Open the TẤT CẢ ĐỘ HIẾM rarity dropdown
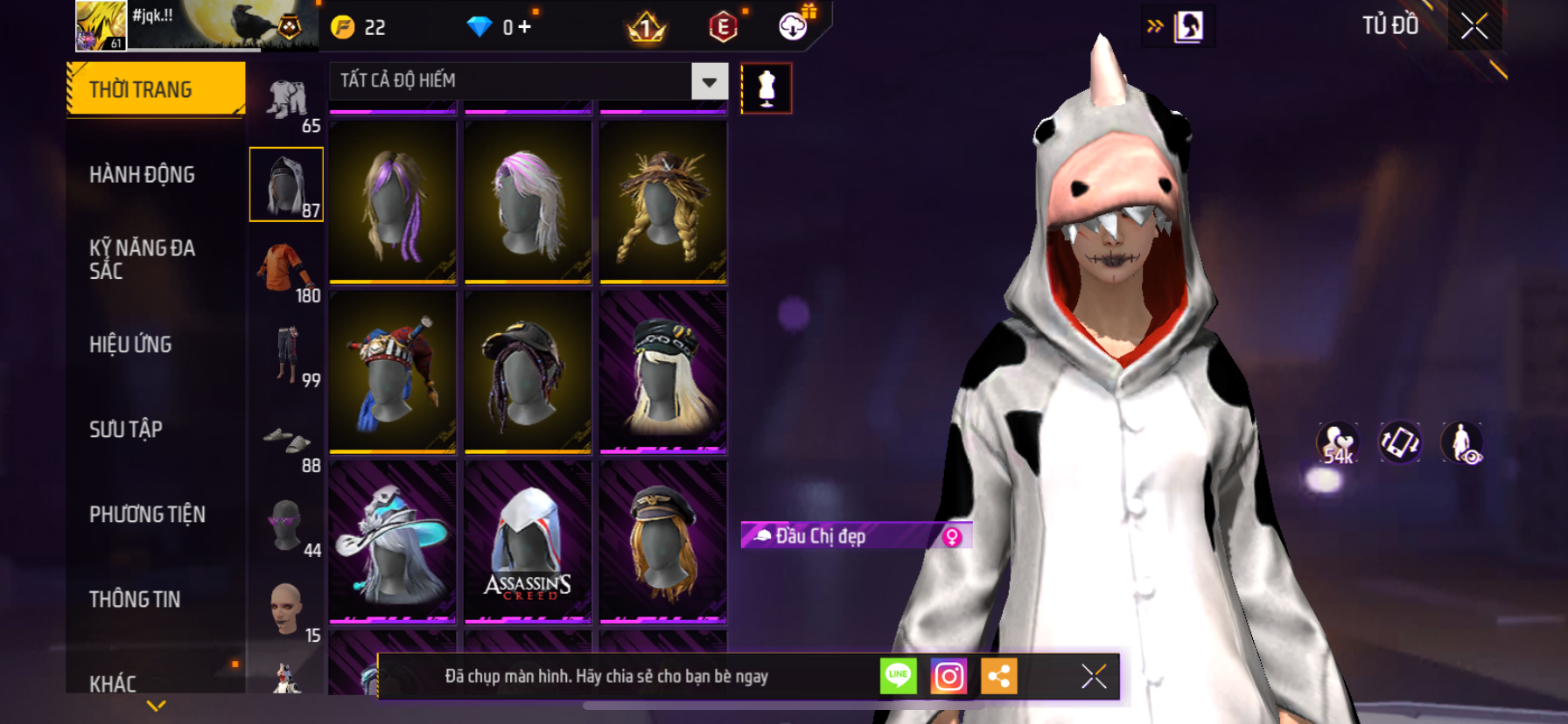1568x724 pixels. 709,81
